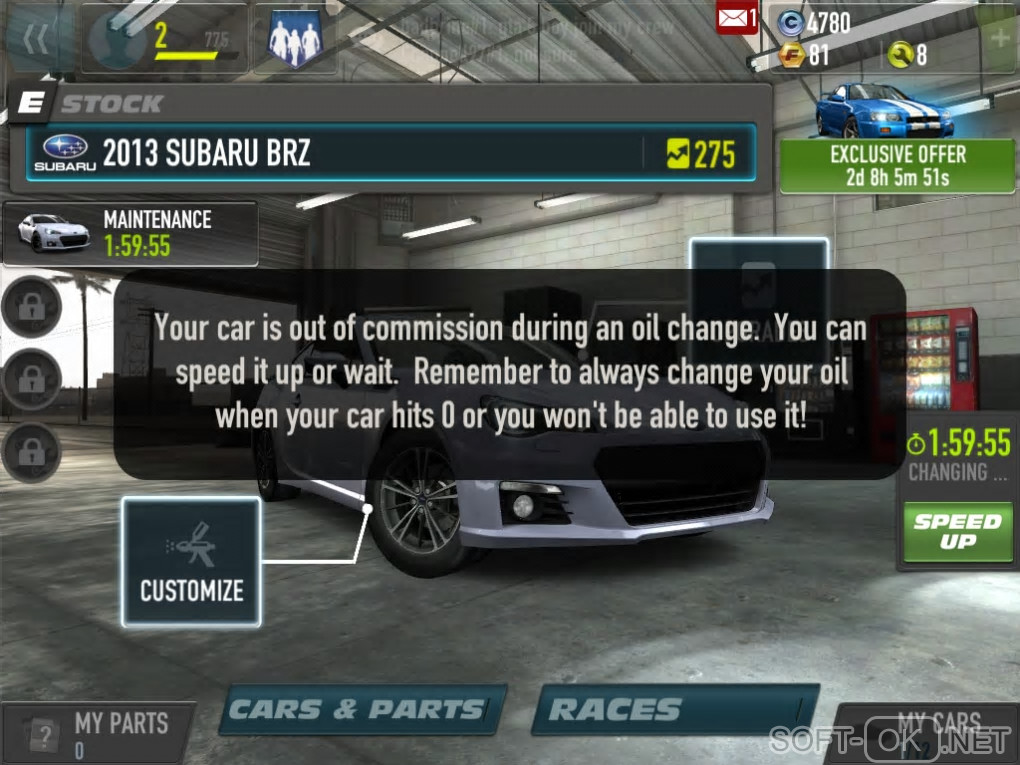This screenshot has width=1020, height=765.
Task: Open the player level profile badge
Action: [165, 40]
